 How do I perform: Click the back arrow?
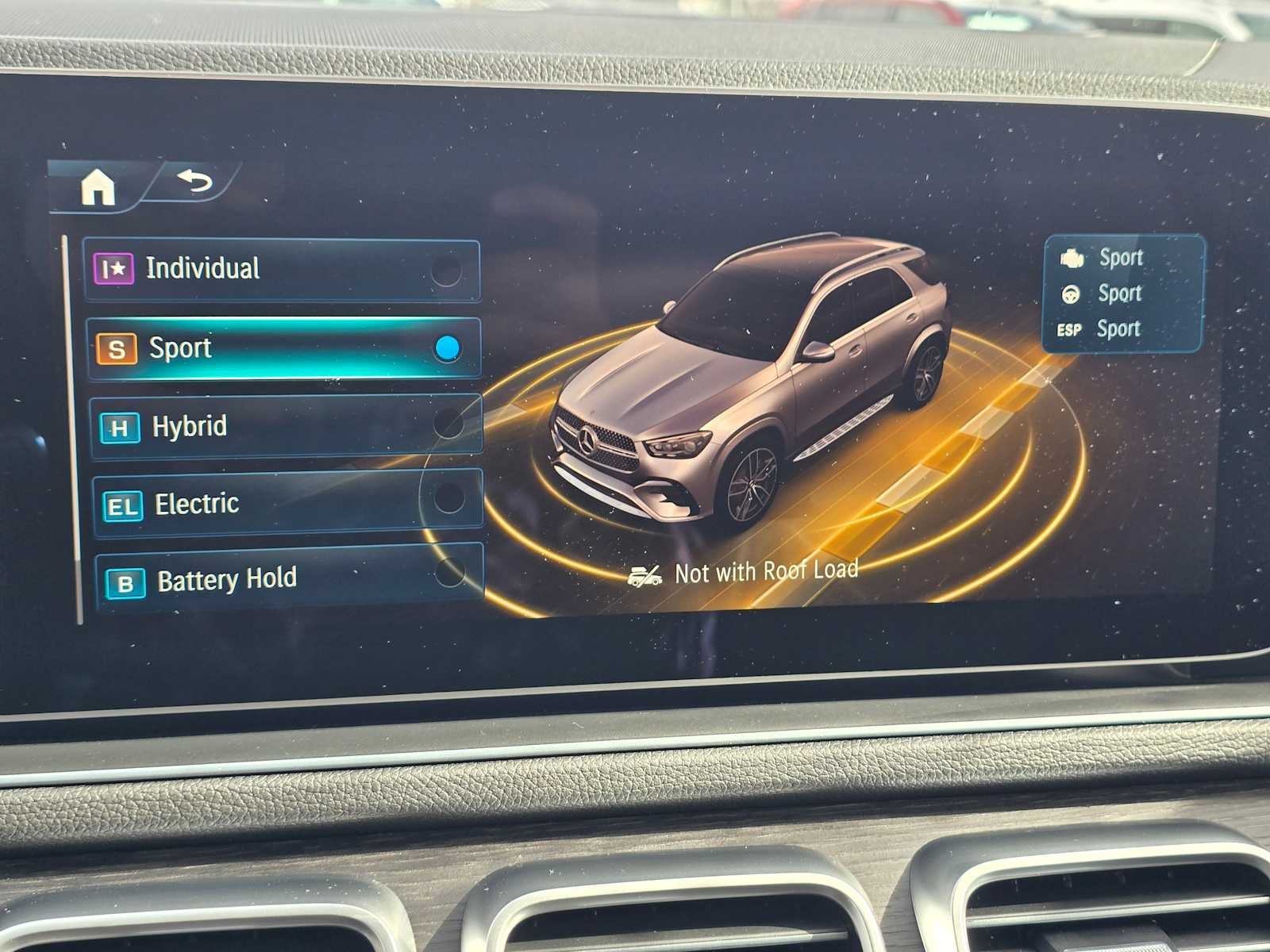coord(193,183)
